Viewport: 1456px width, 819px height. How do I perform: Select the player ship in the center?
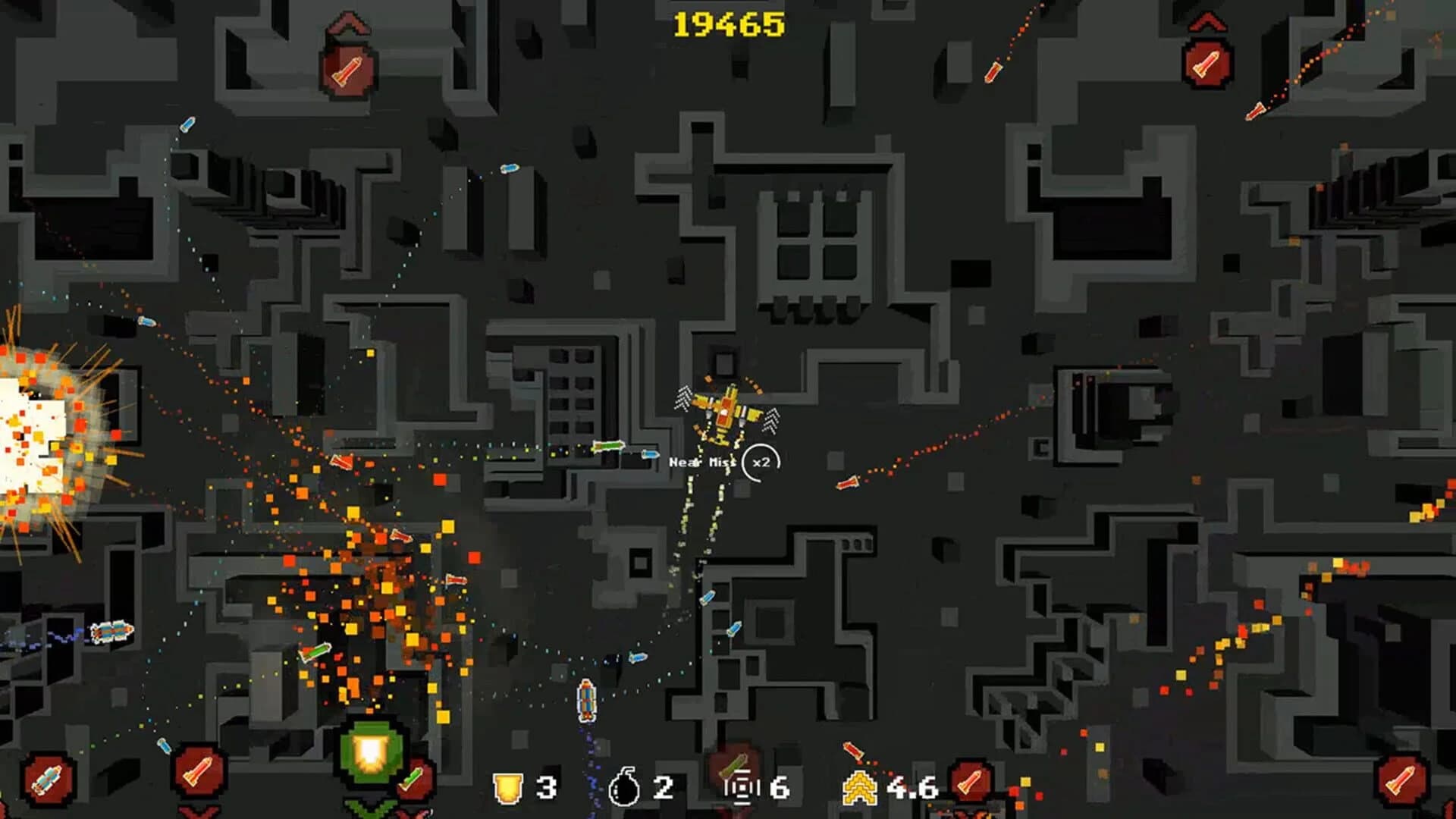[724, 413]
